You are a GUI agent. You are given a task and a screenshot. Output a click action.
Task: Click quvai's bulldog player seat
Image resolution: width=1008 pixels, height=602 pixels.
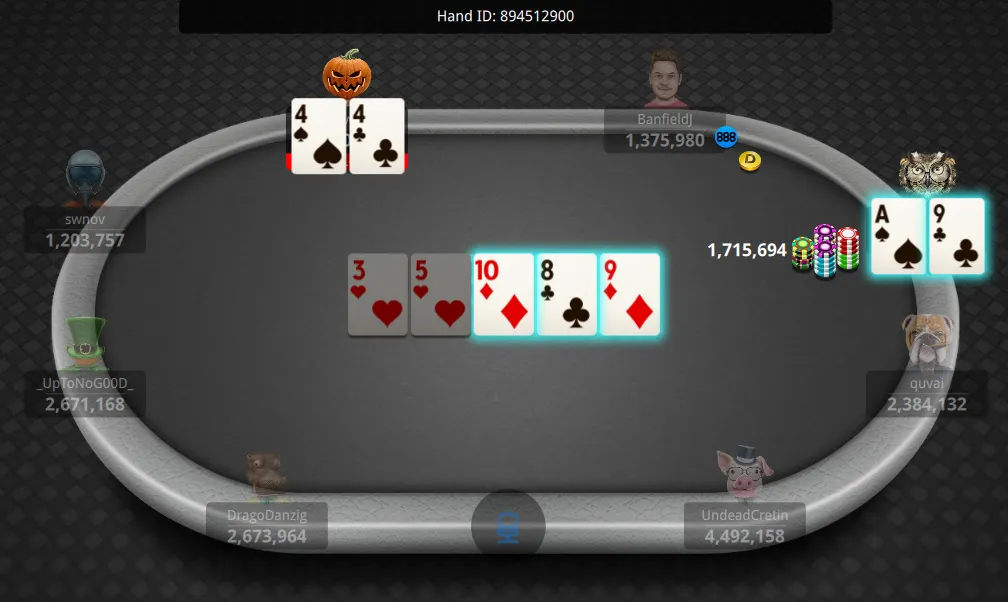(x=925, y=391)
